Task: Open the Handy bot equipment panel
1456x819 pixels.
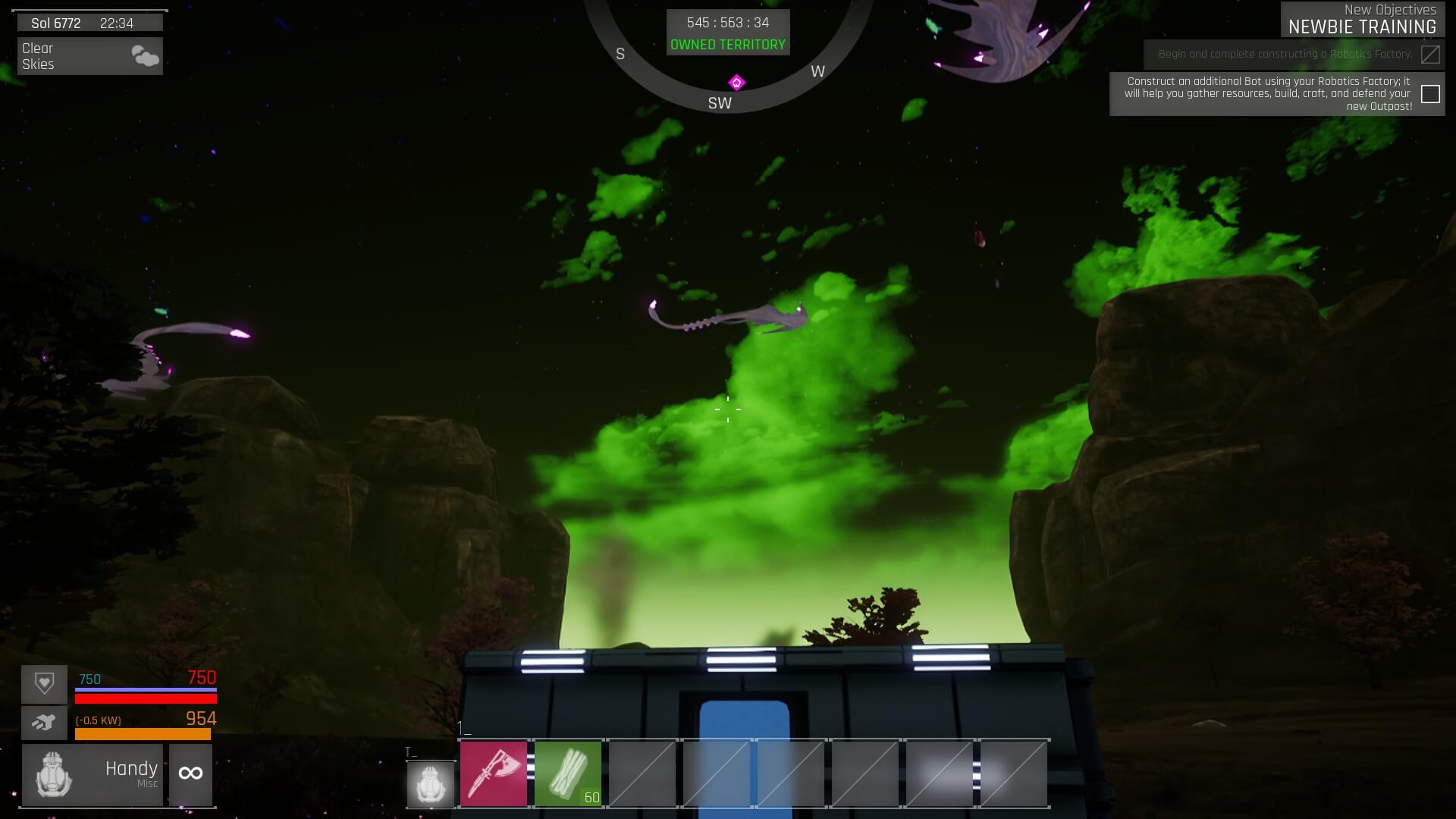Action: tap(93, 774)
